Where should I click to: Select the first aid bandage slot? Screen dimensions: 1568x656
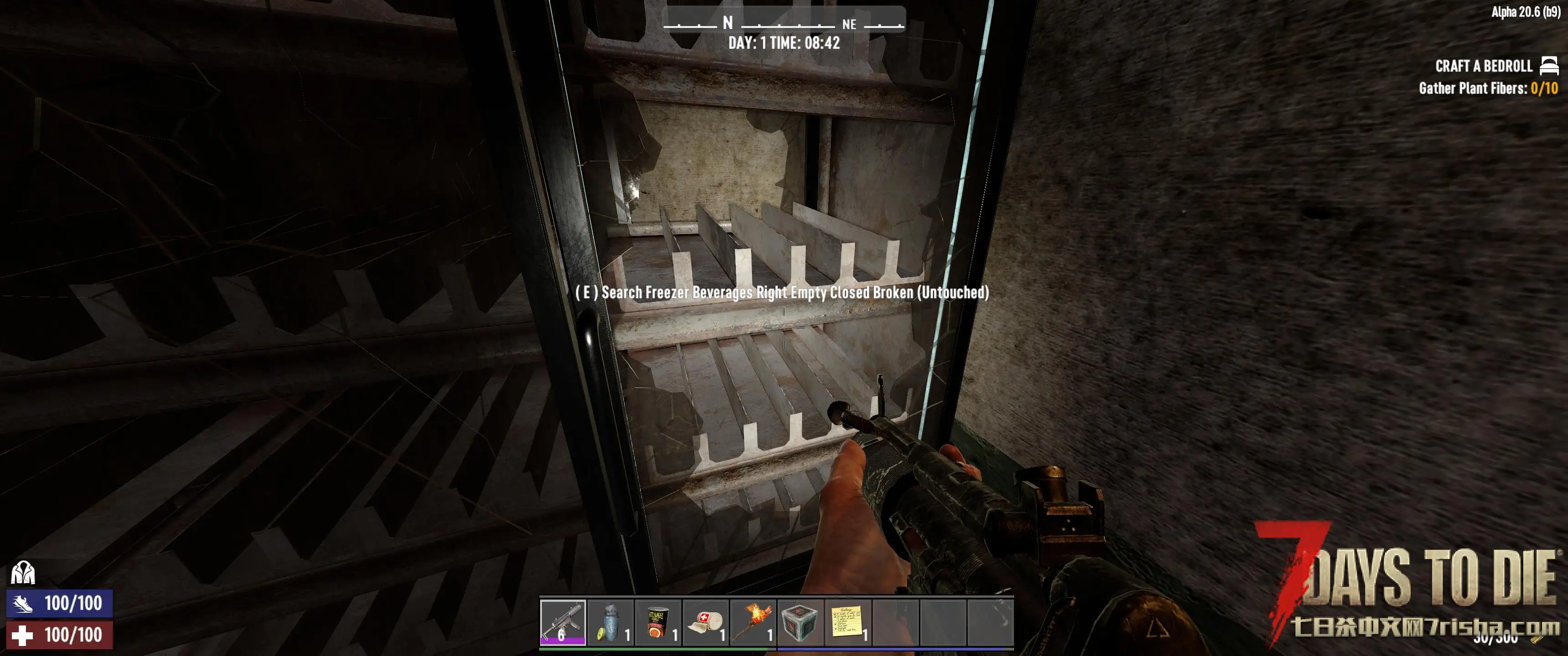coord(706,622)
